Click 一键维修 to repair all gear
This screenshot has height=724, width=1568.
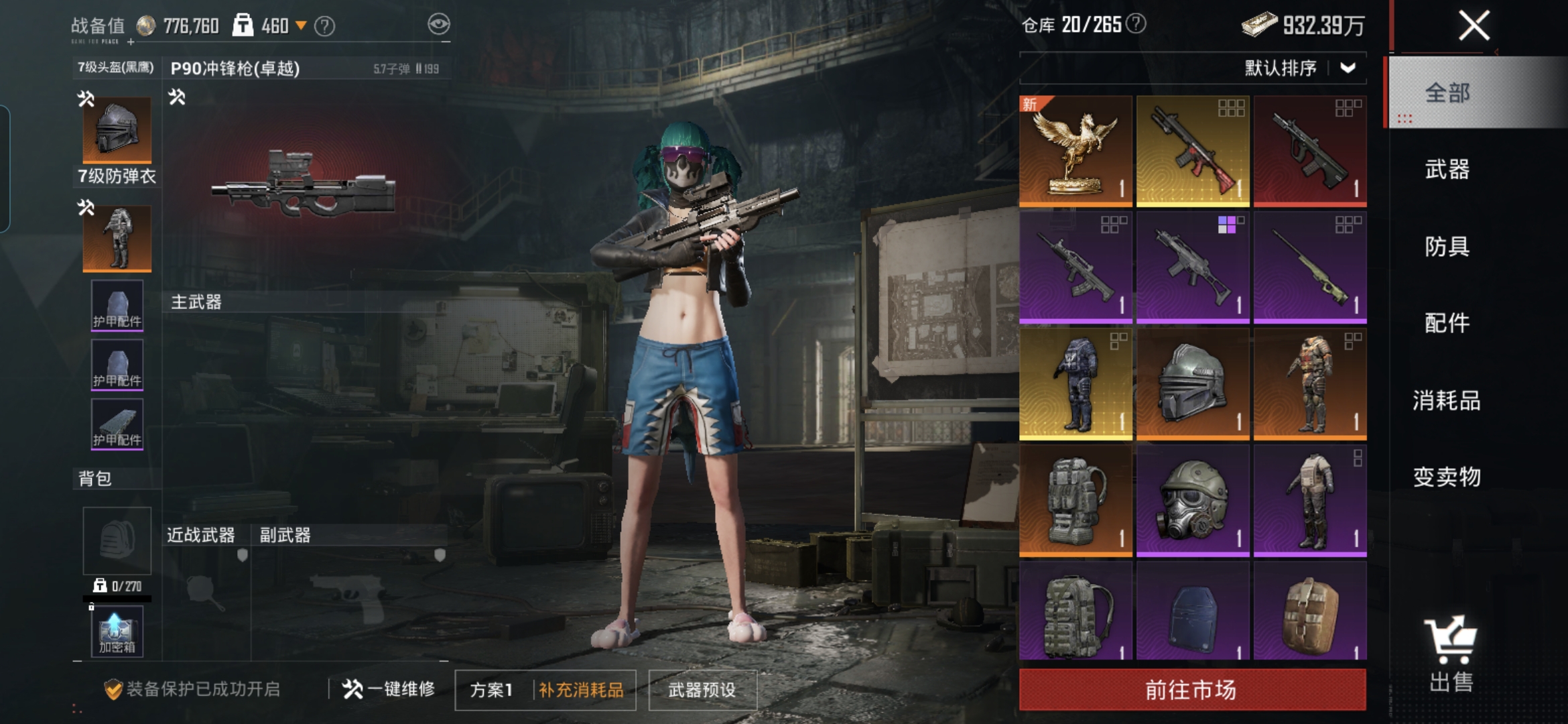click(389, 688)
